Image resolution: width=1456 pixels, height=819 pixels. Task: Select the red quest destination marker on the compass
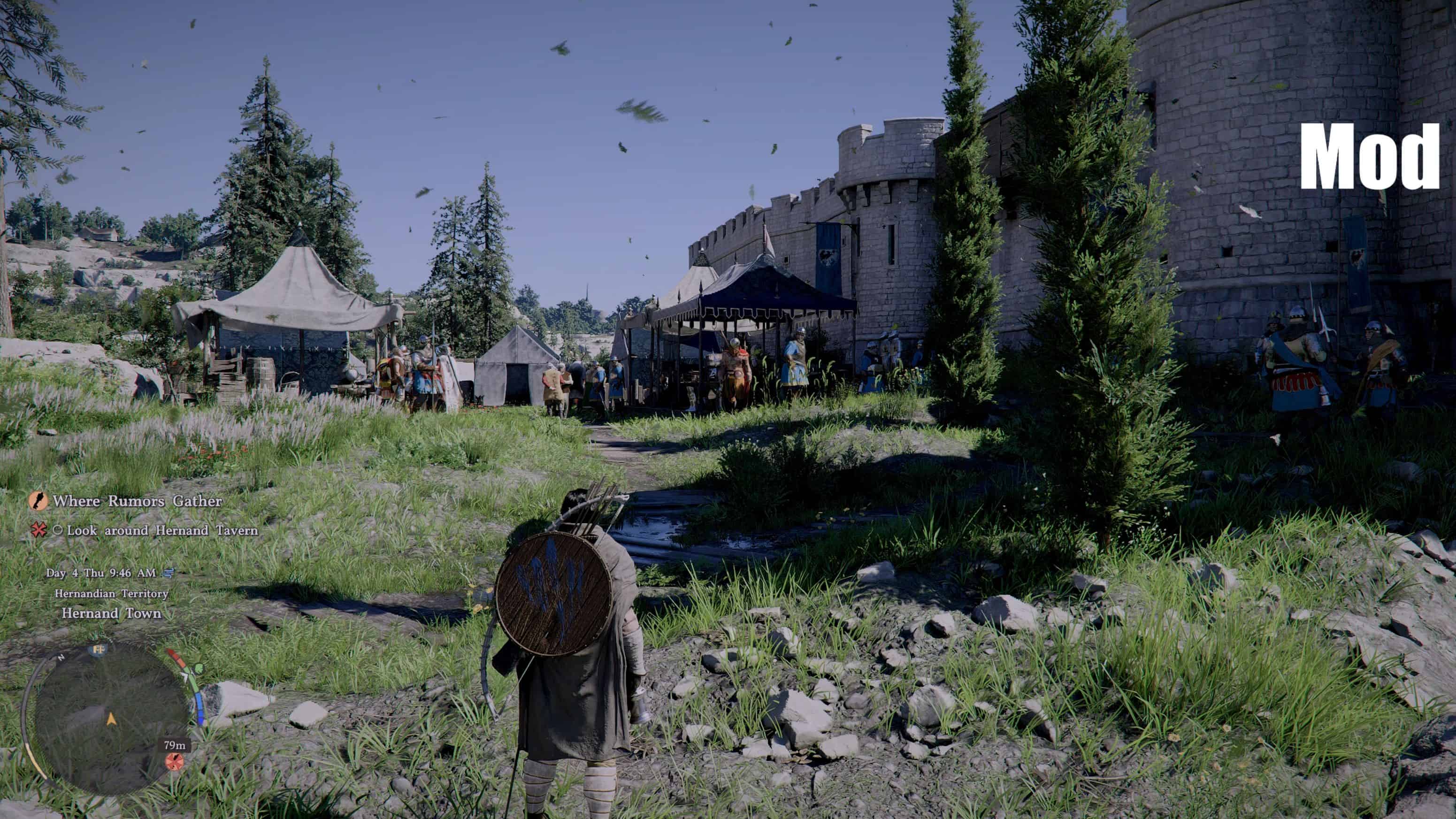point(175,764)
